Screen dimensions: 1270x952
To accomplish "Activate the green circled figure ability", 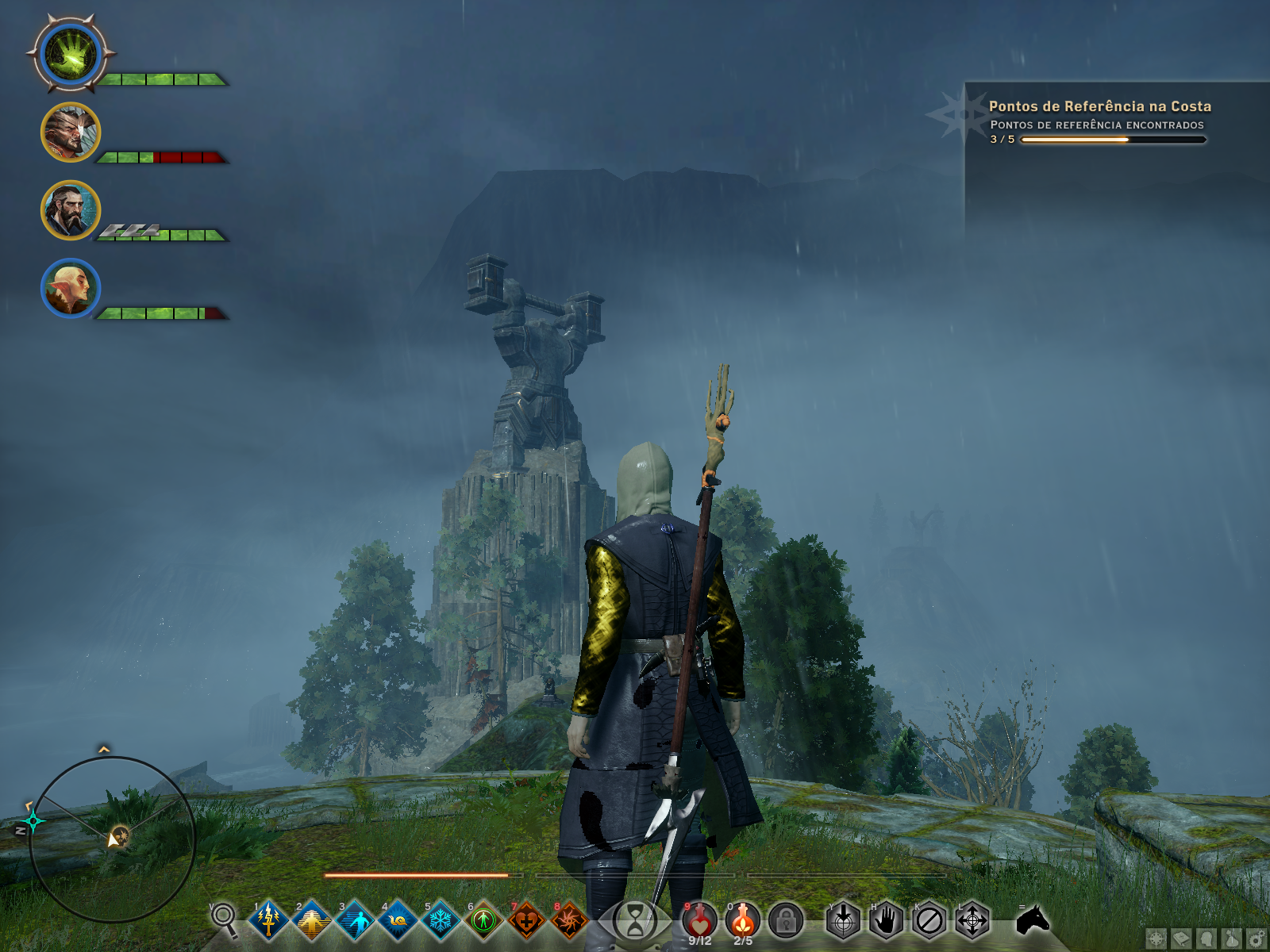I will pos(483,921).
